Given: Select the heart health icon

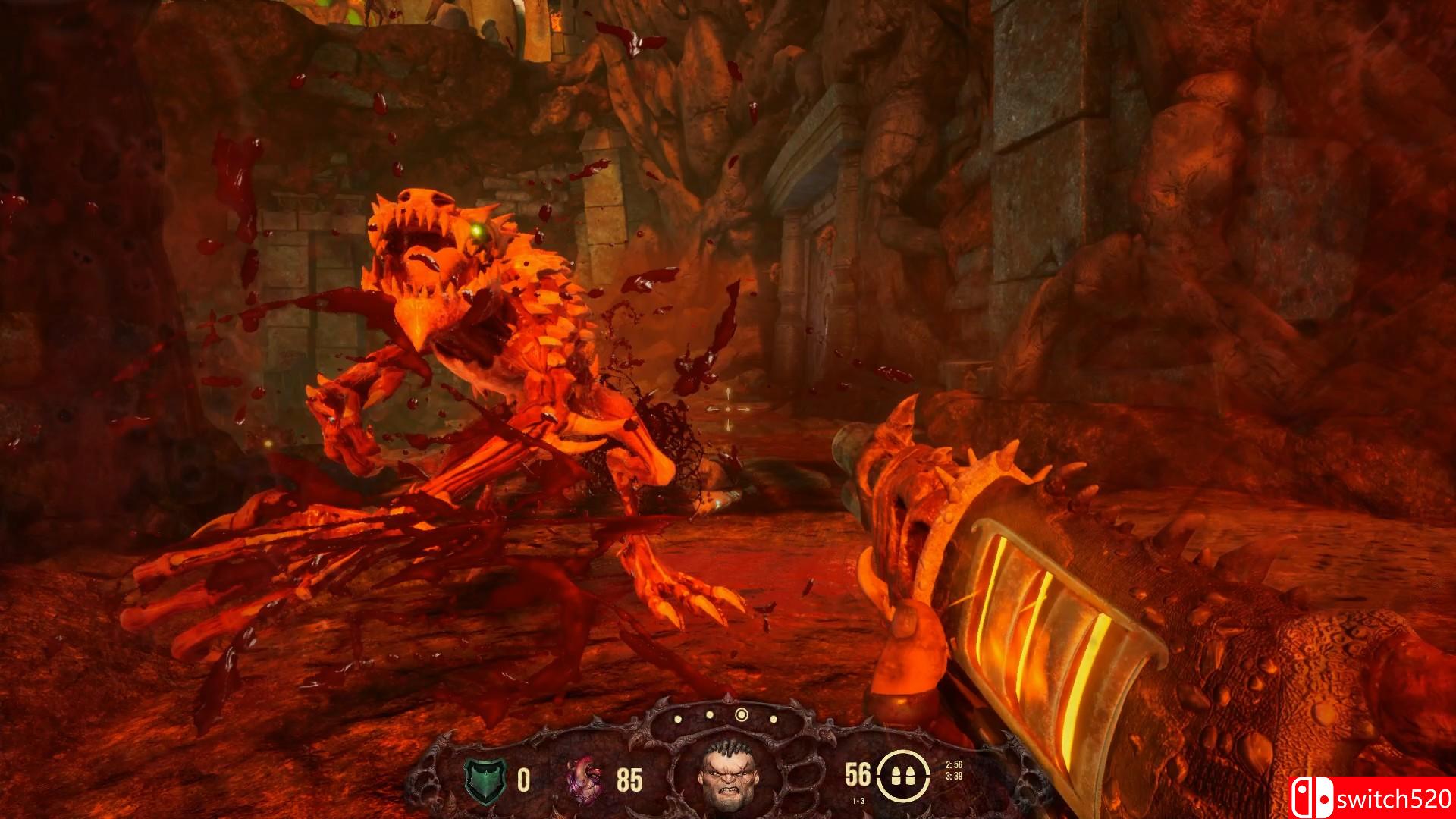Looking at the screenshot, I should (x=585, y=780).
